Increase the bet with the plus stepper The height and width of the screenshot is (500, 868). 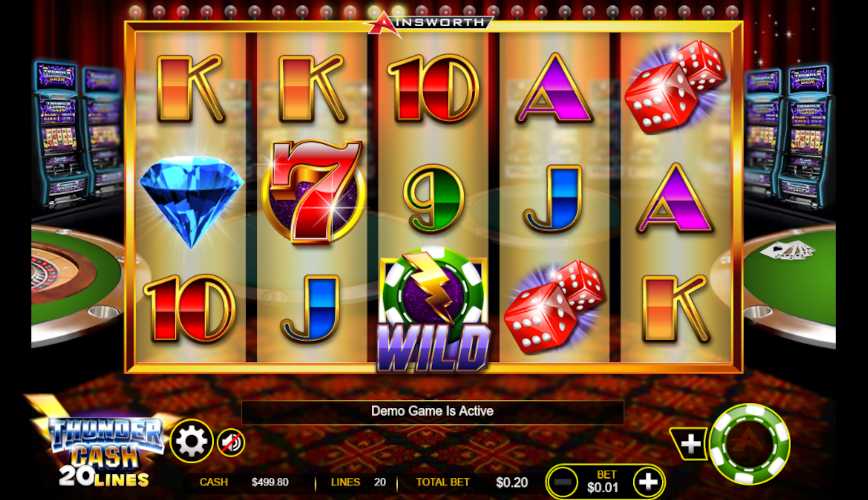pos(648,482)
